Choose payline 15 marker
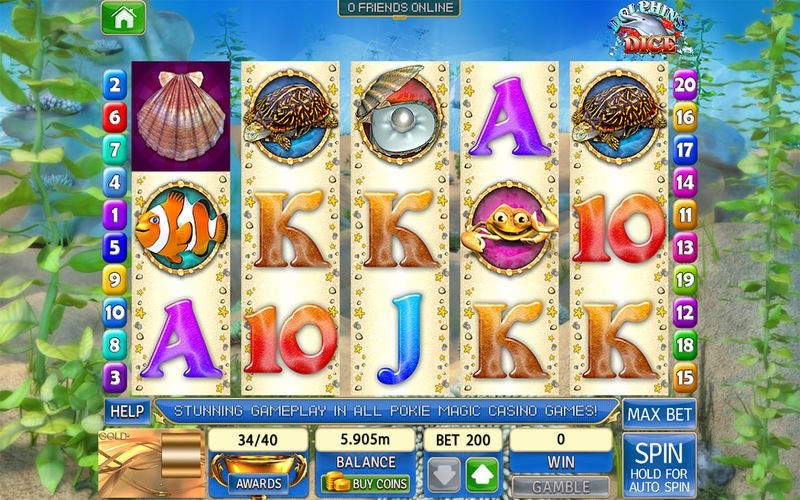 pyautogui.click(x=685, y=378)
